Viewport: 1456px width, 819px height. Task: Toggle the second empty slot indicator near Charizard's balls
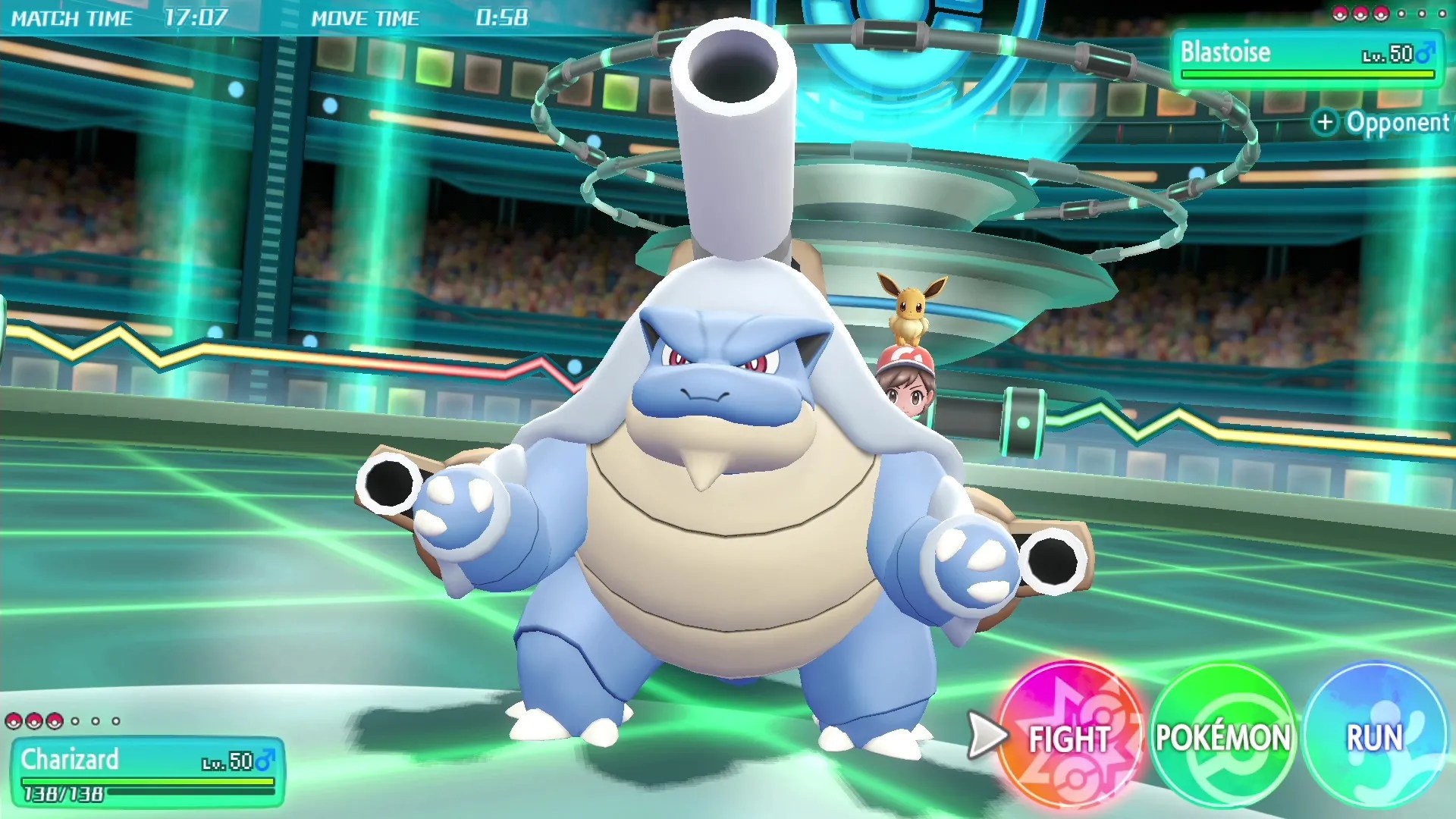pyautogui.click(x=95, y=721)
